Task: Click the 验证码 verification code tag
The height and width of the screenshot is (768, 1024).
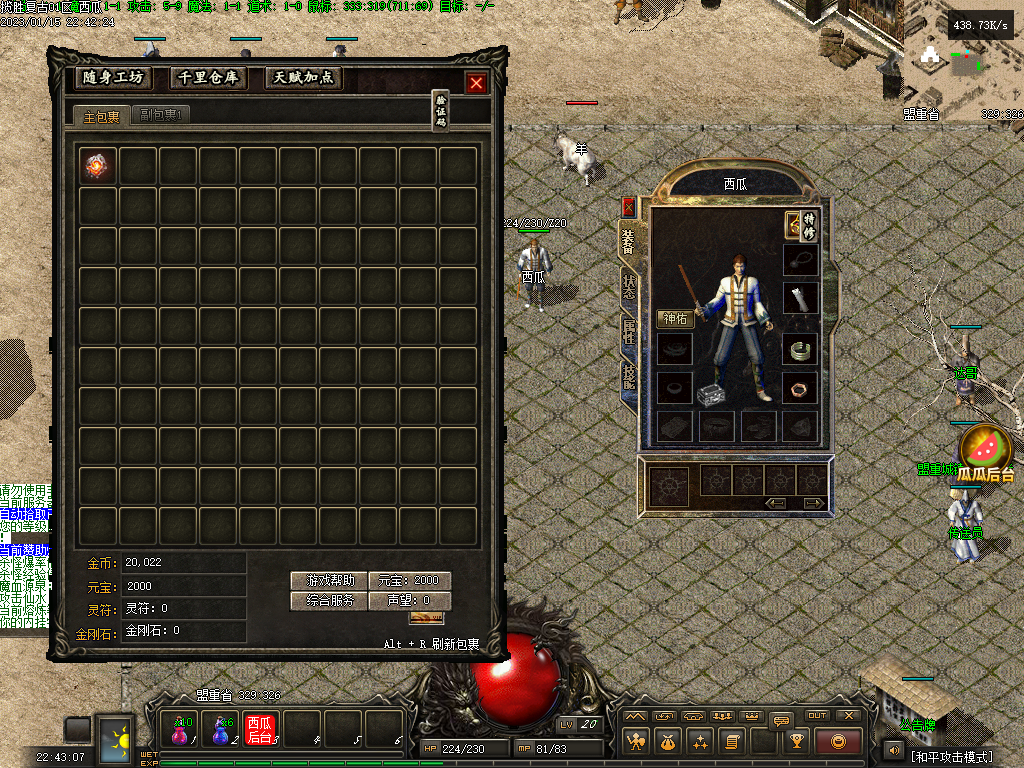Action: (x=440, y=110)
